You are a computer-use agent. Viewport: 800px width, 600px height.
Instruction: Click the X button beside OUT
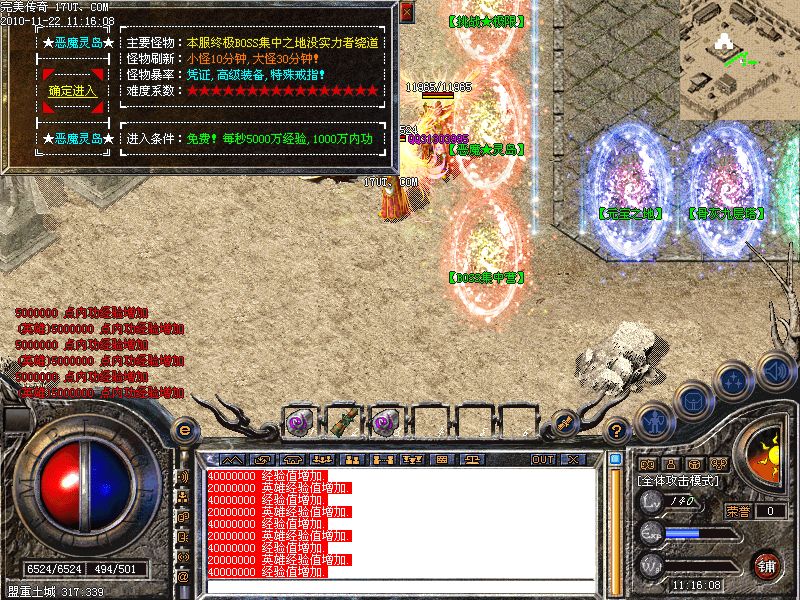point(571,459)
